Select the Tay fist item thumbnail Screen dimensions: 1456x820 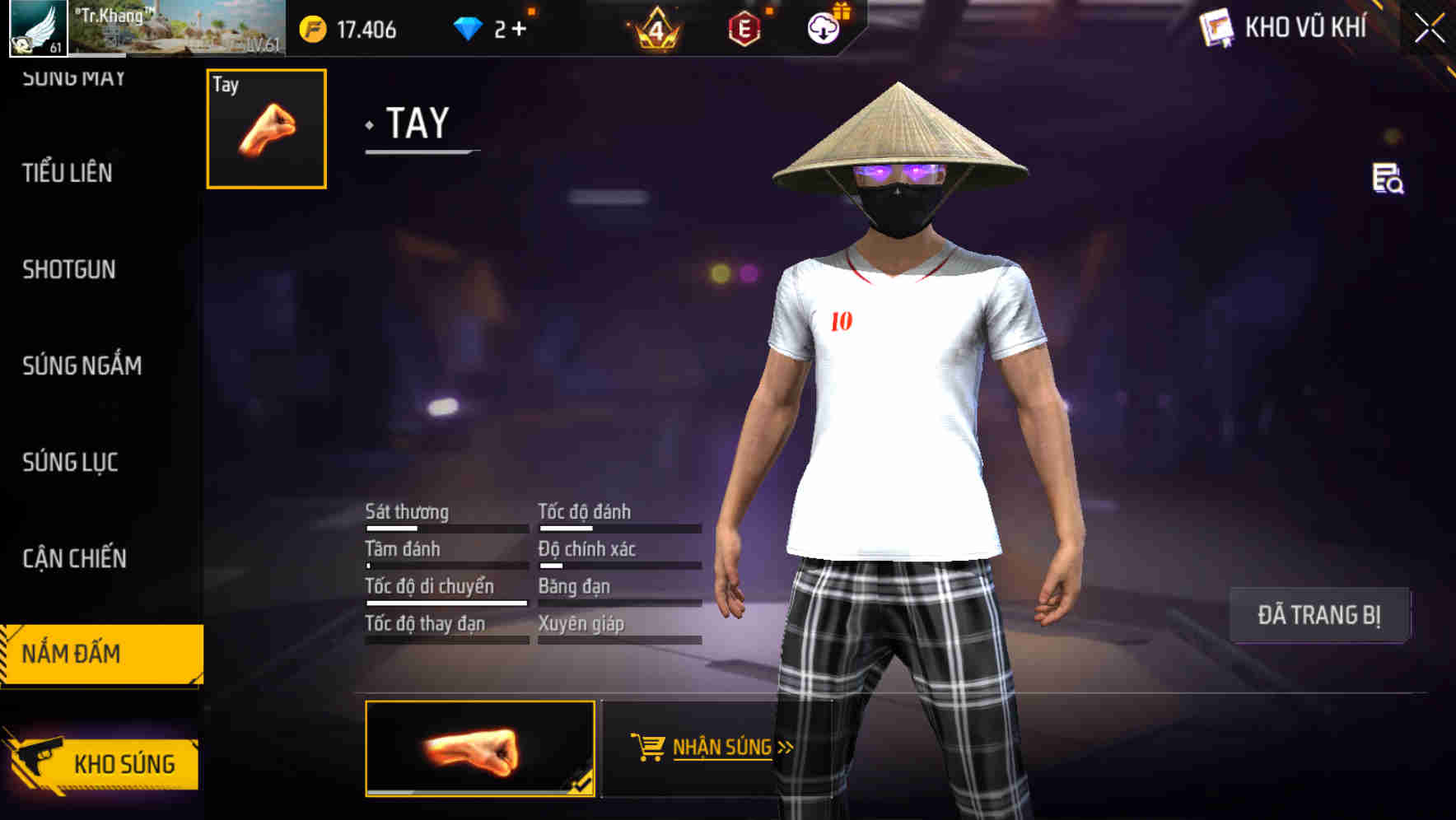coord(265,128)
